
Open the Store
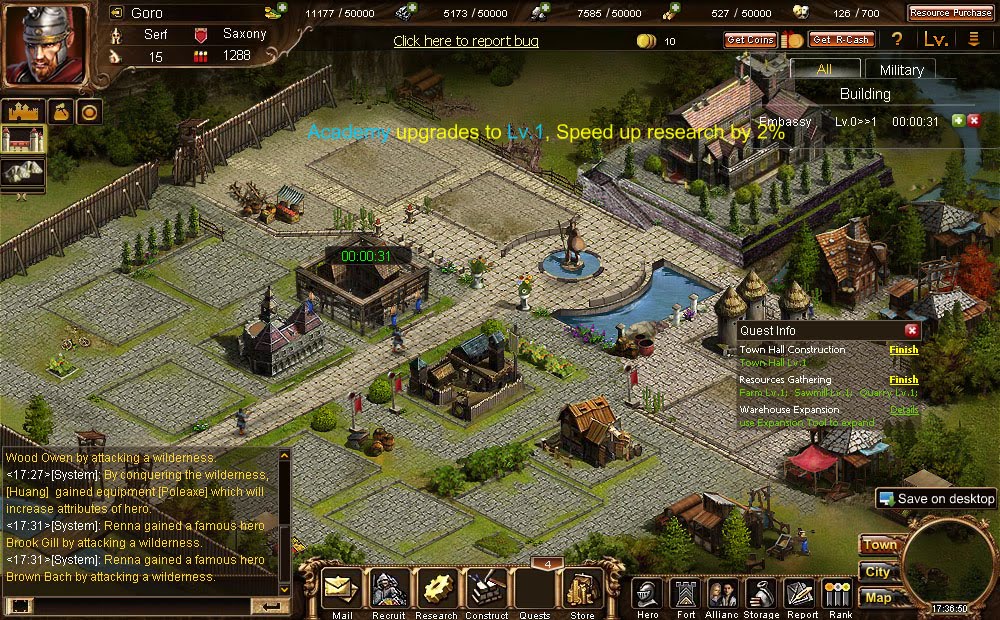[x=582, y=591]
